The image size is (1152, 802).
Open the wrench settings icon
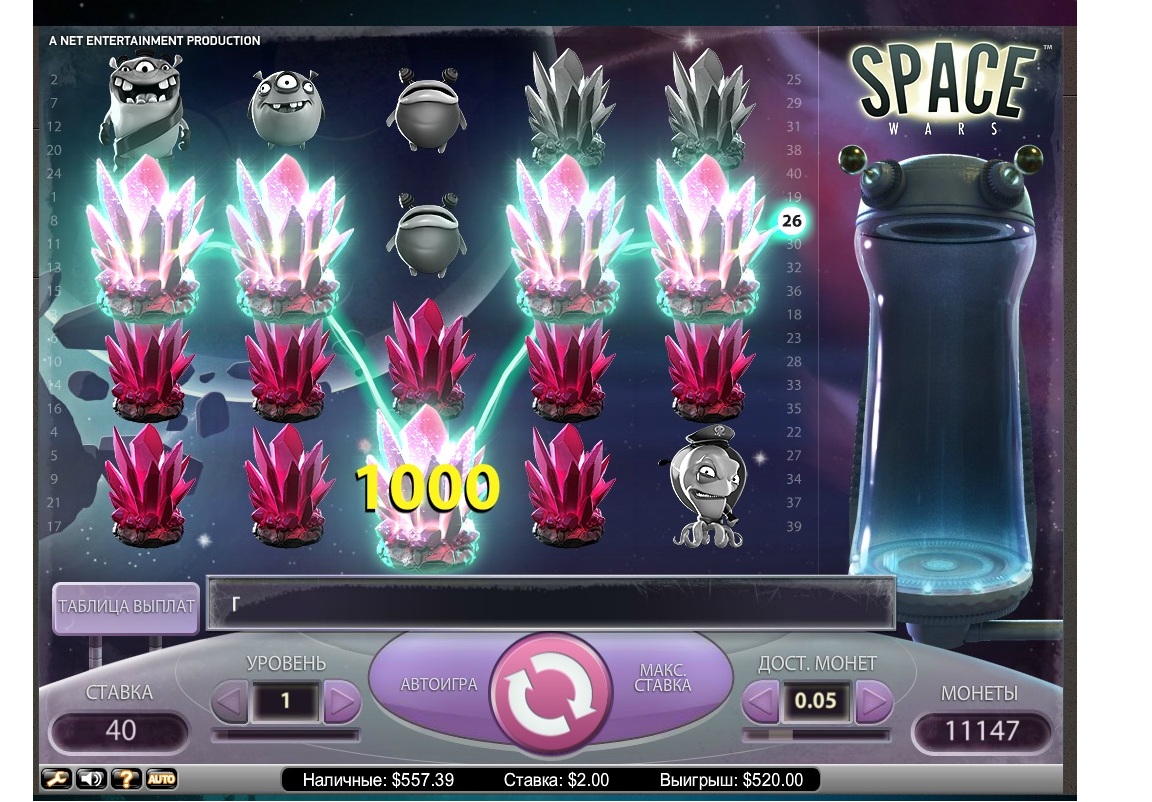pos(56,778)
